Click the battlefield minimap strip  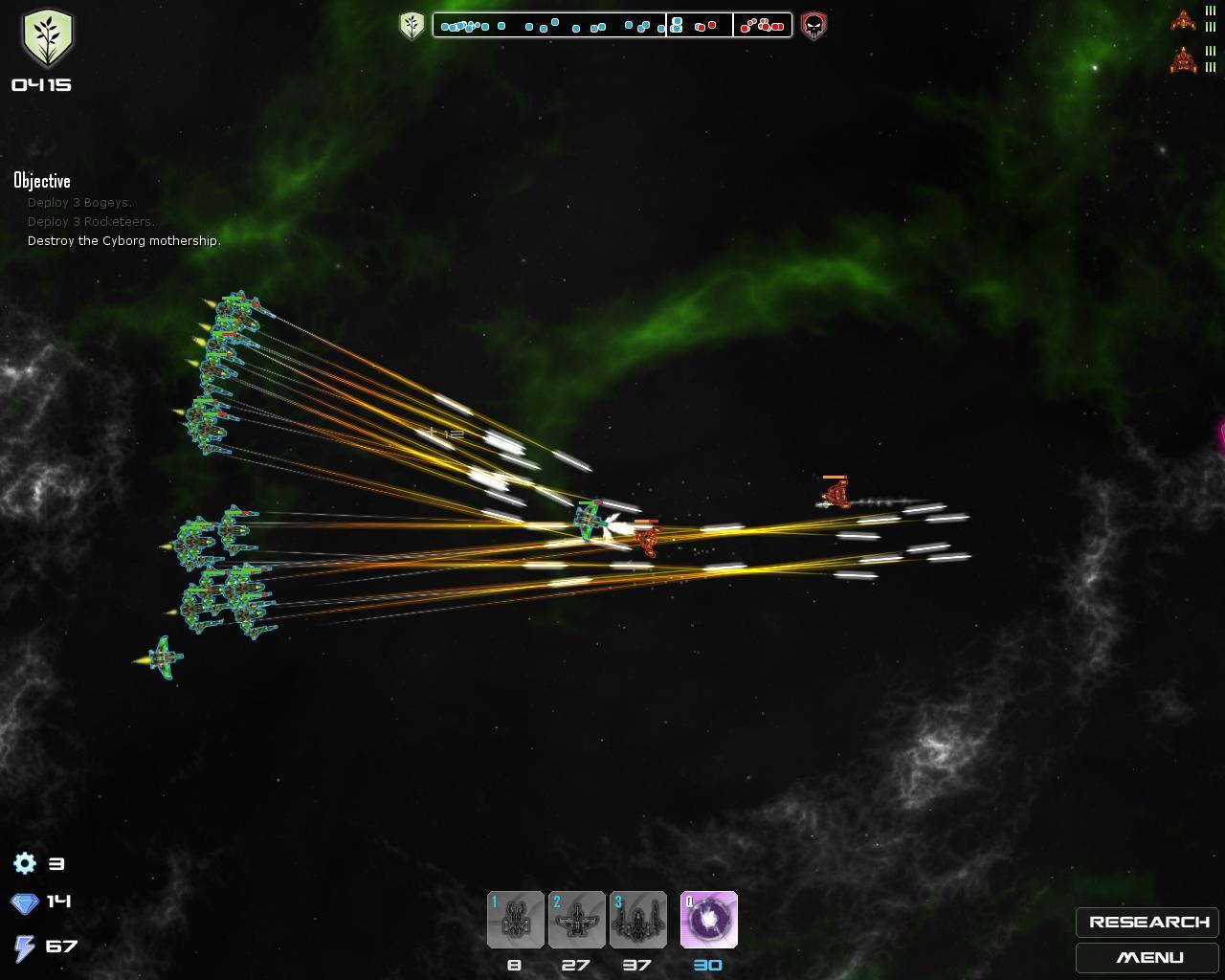click(612, 25)
